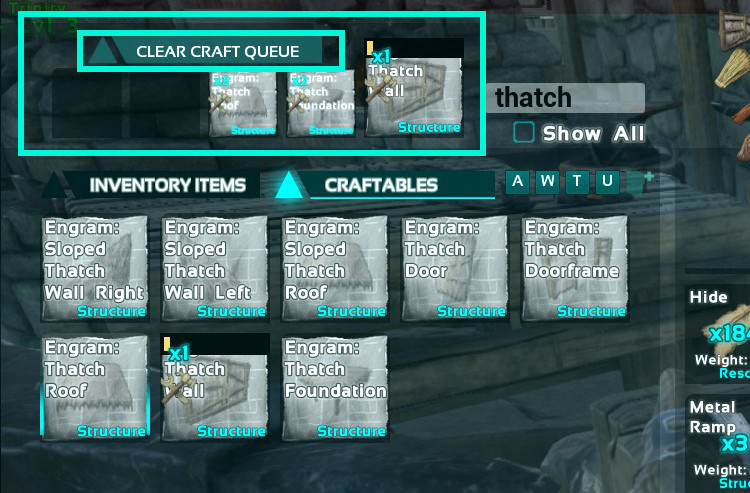Toggle the Show All checkbox
This screenshot has width=750, height=493.
[x=524, y=133]
